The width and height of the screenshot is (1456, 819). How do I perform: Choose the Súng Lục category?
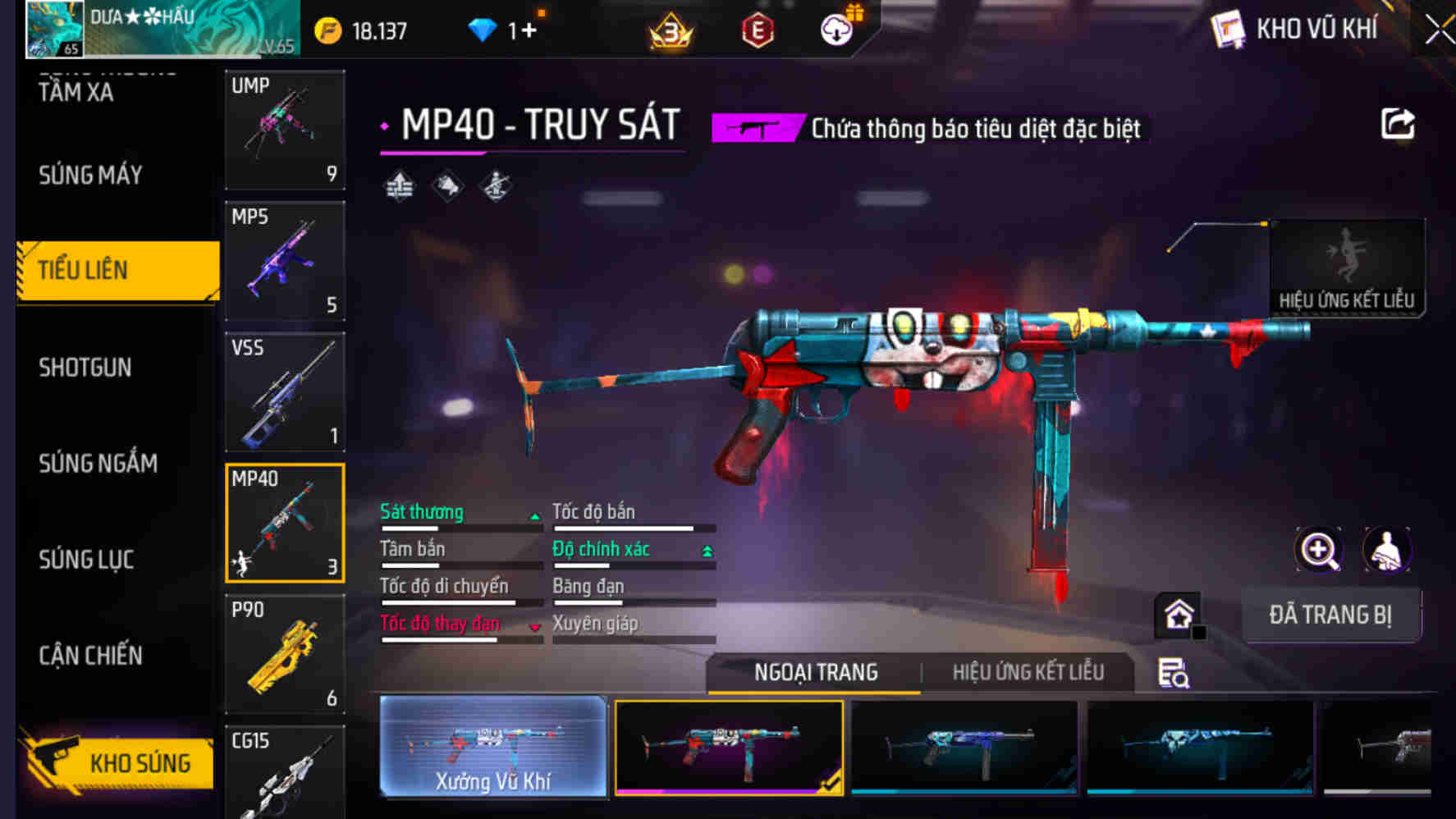pyautogui.click(x=86, y=560)
